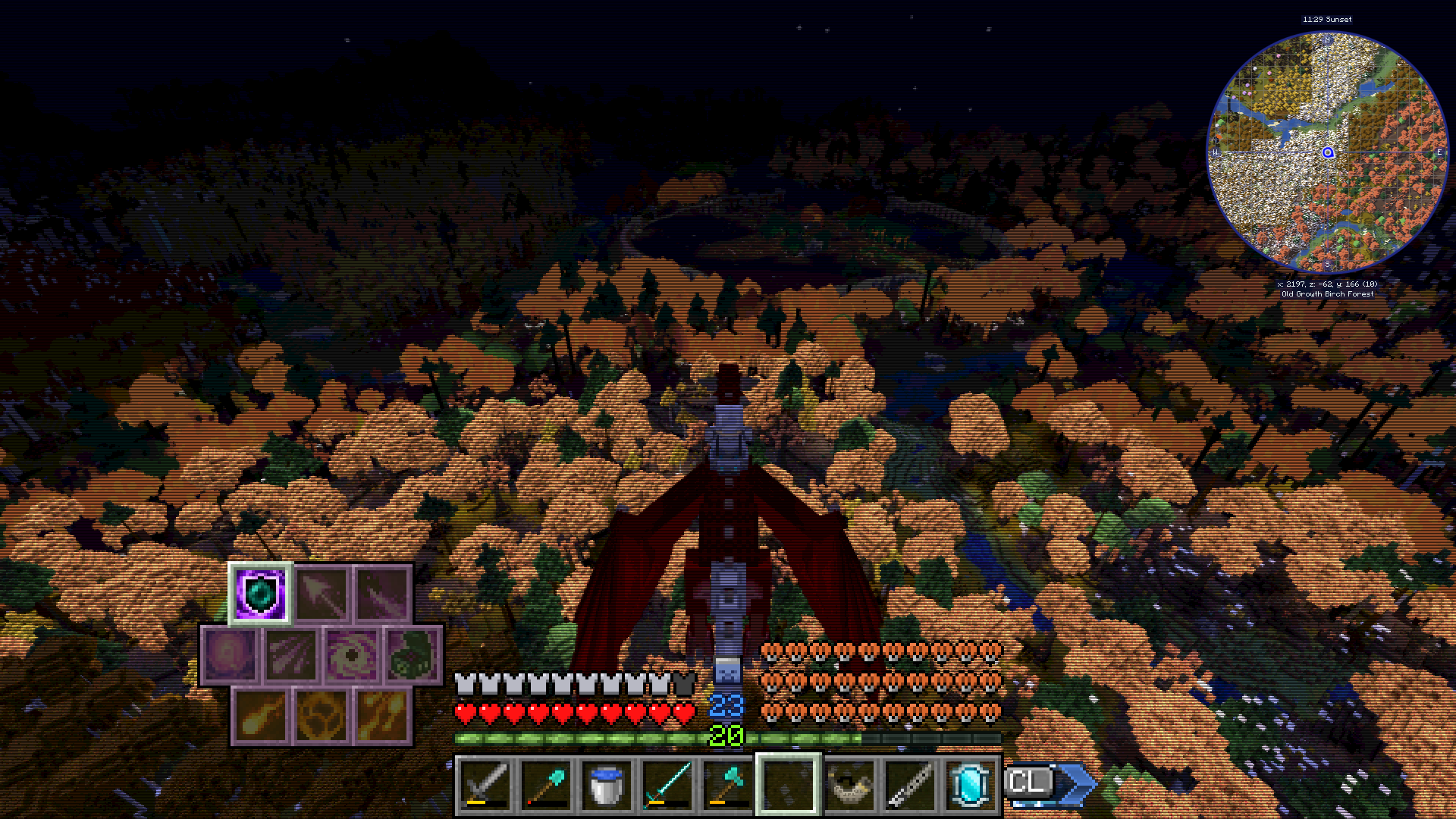The width and height of the screenshot is (1456, 819).
Task: Select the diamond shovel hotbar slot
Action: [x=544, y=785]
